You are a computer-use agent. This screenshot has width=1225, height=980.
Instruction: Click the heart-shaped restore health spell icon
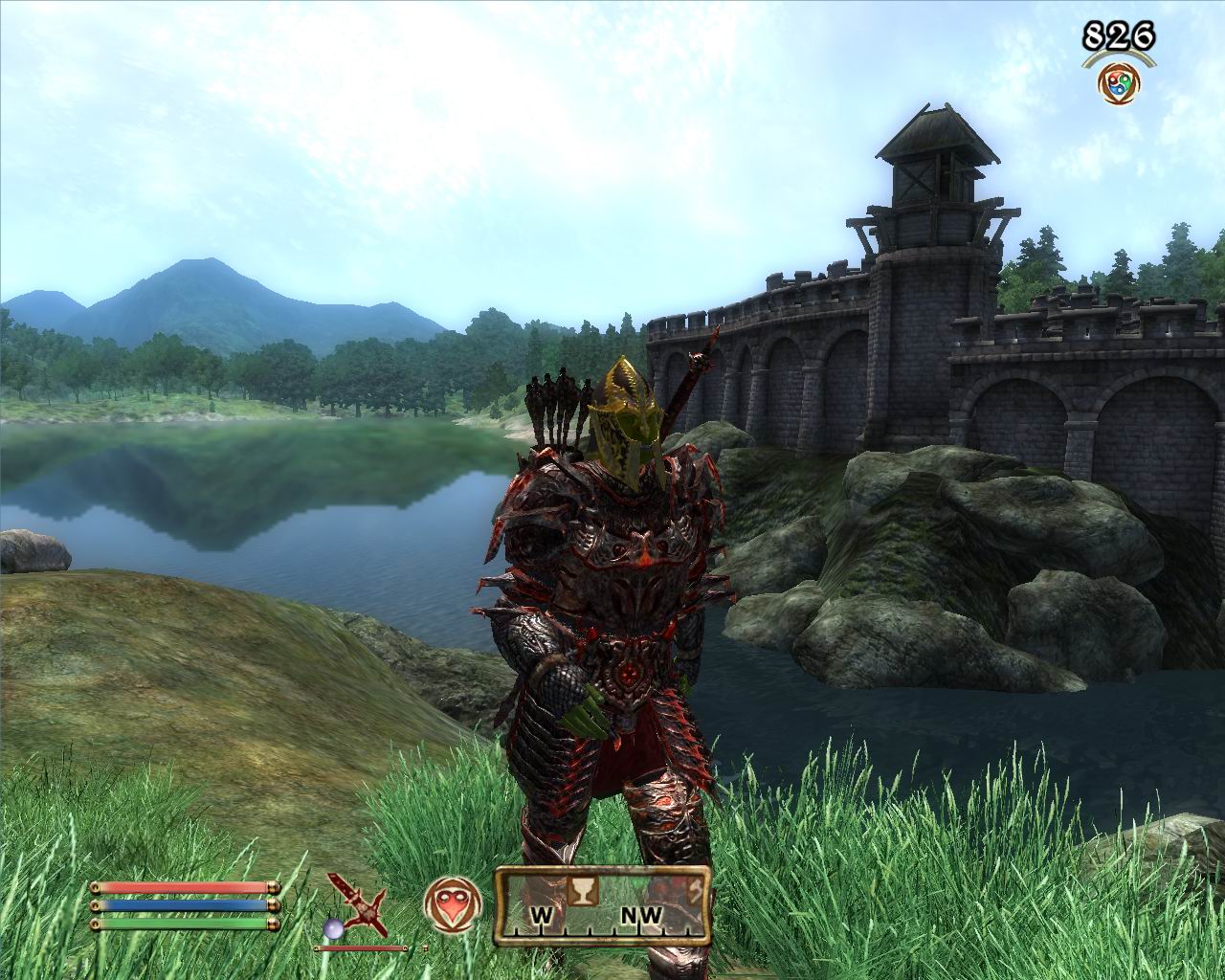pyautogui.click(x=449, y=903)
